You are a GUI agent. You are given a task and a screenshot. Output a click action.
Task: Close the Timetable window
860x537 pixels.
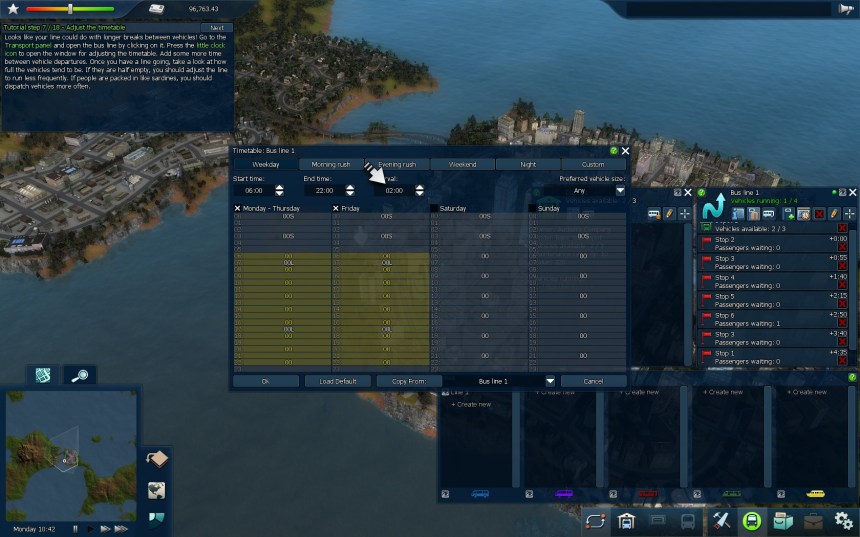coord(625,151)
